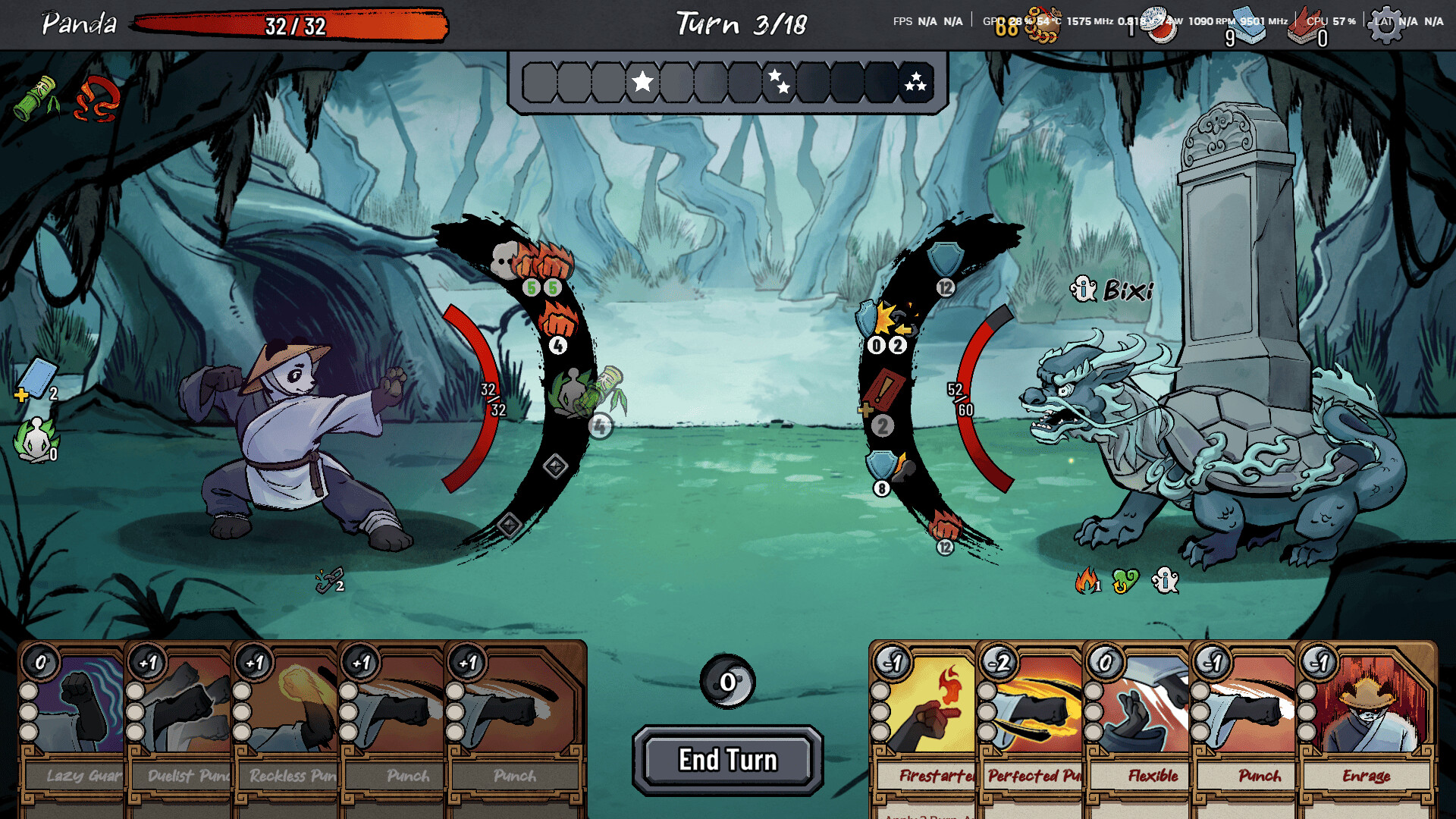End the current turn
1456x819 pixels.
(x=727, y=760)
